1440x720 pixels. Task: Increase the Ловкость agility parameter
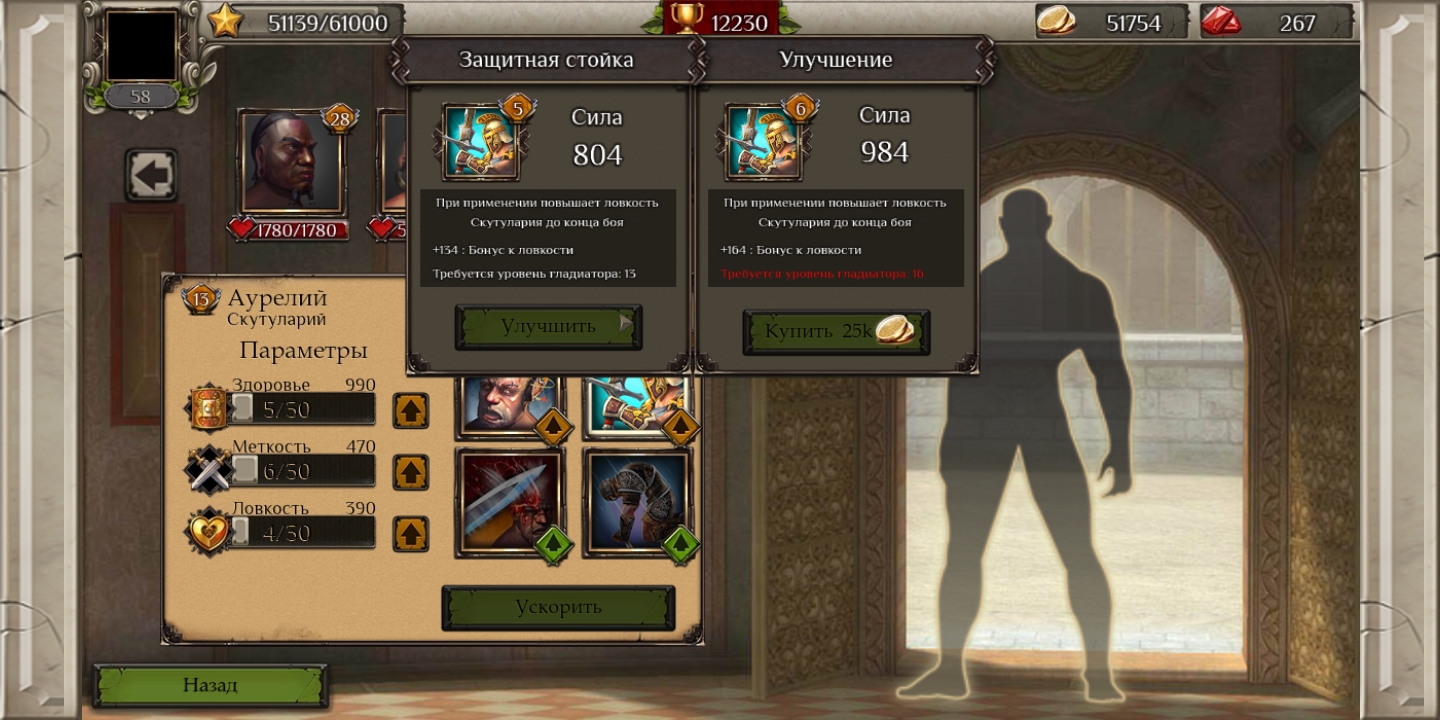[x=410, y=534]
